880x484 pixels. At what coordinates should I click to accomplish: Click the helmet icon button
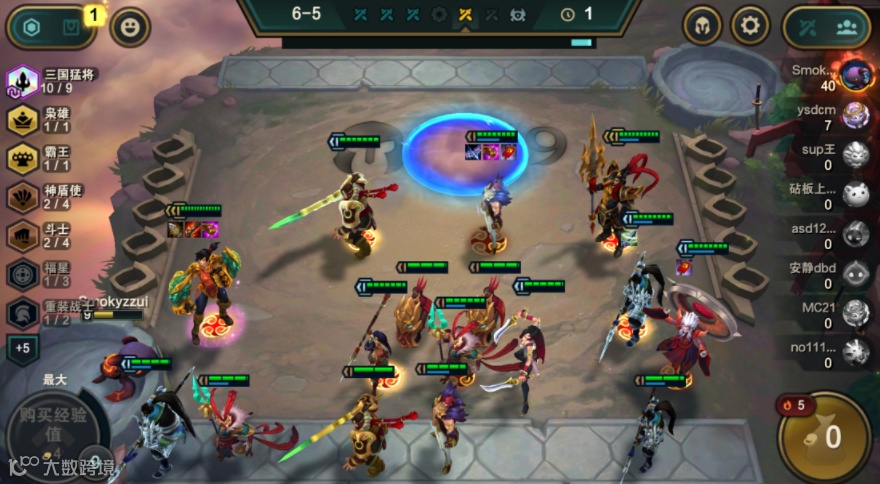702,26
